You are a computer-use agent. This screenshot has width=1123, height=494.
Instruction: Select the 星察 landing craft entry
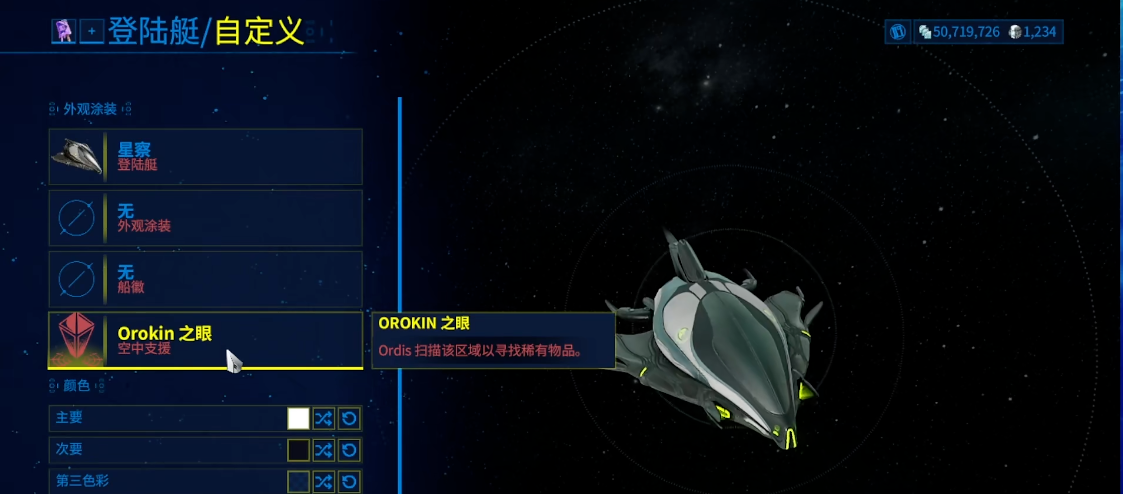205,157
